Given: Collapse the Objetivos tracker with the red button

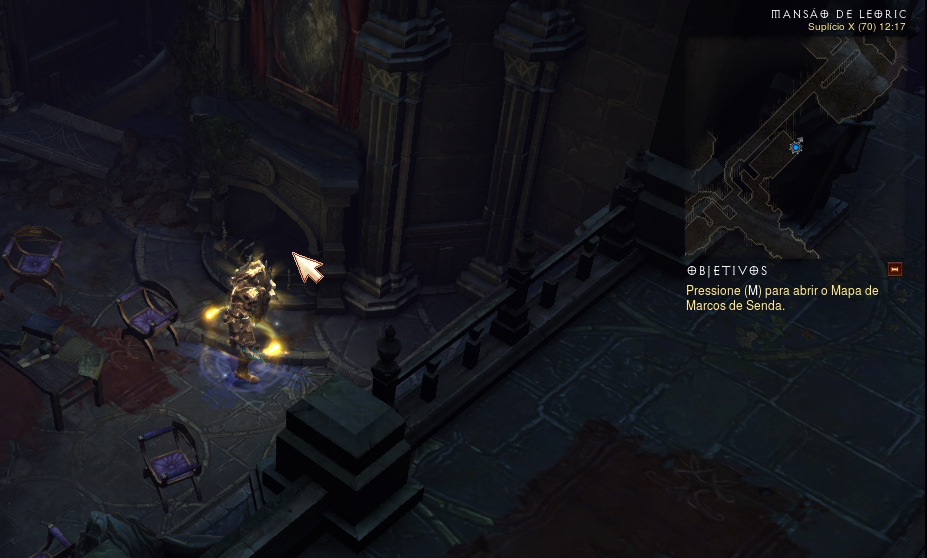Looking at the screenshot, I should pyautogui.click(x=895, y=269).
